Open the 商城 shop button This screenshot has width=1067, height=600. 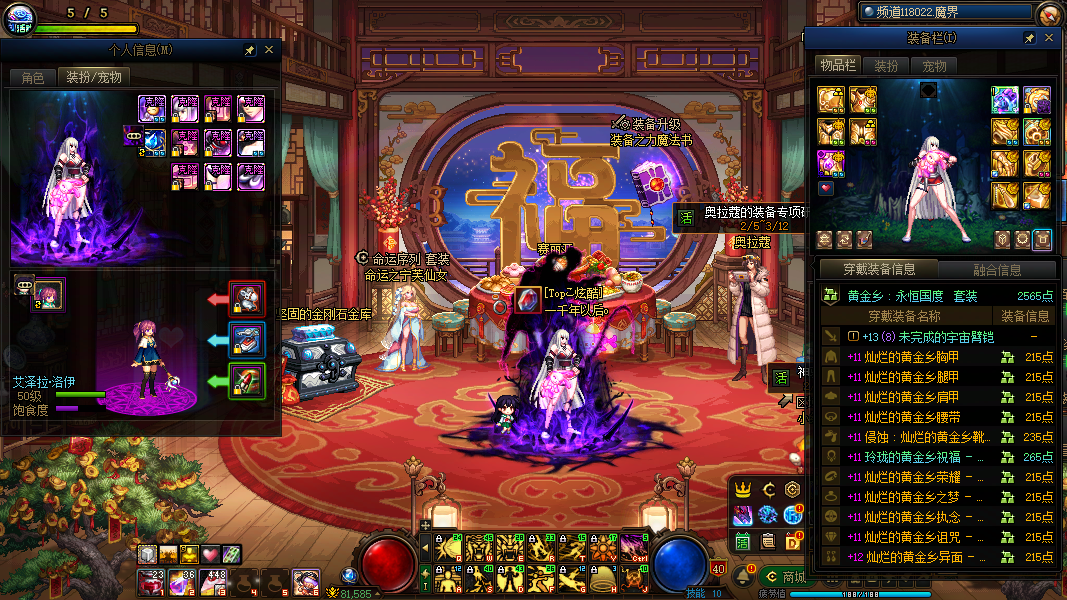[x=785, y=576]
